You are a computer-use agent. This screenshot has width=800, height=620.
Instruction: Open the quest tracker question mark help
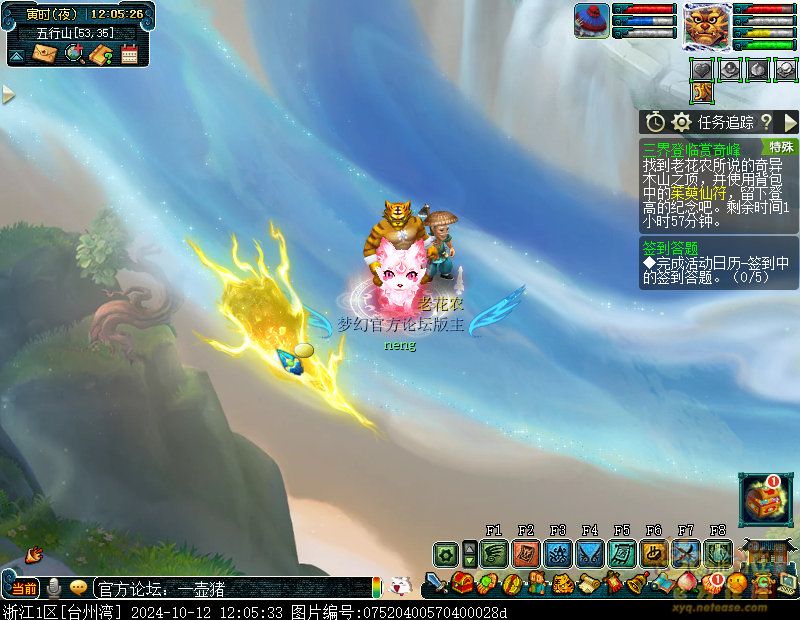[x=766, y=122]
